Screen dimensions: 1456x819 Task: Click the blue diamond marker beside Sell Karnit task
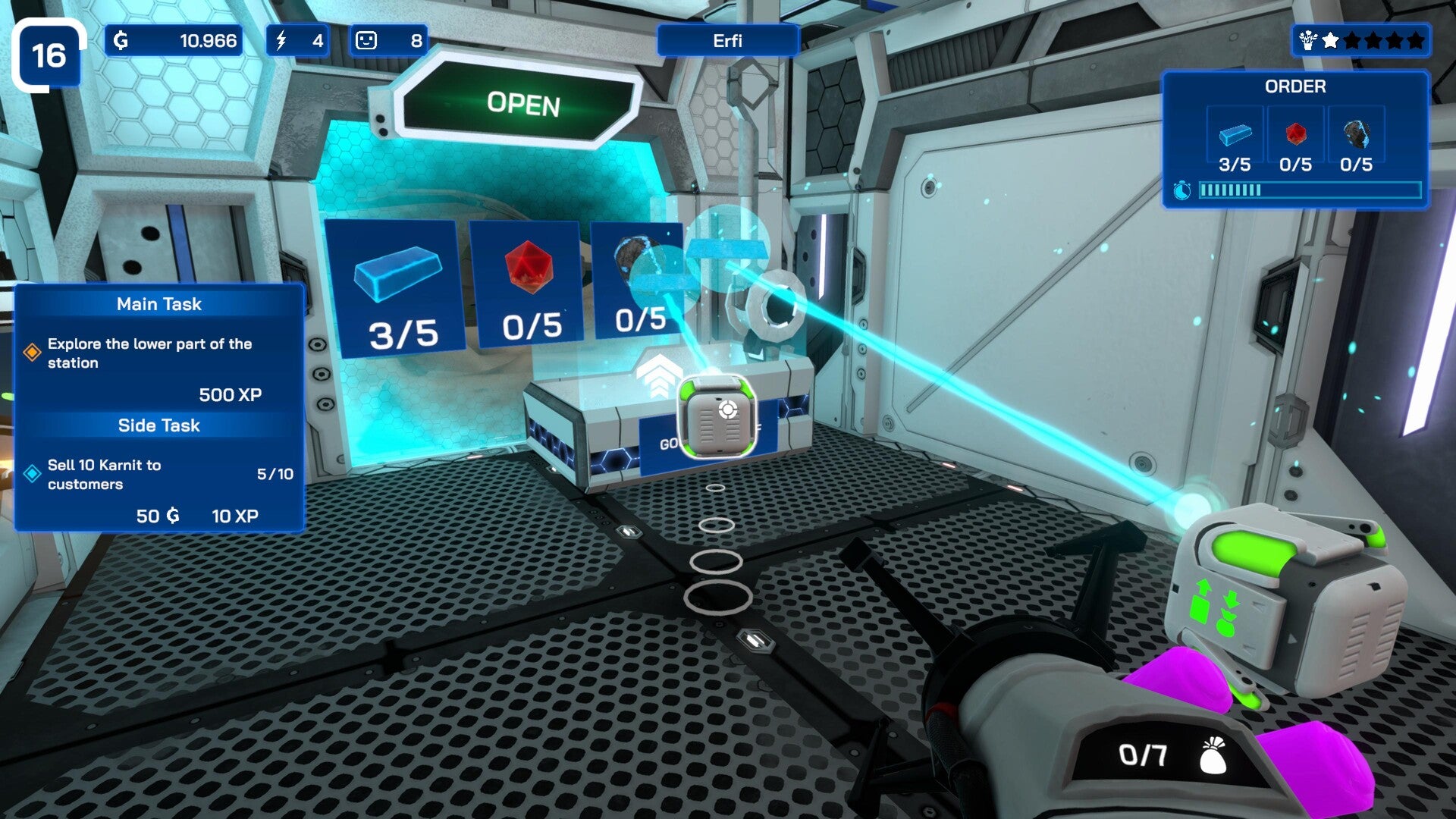pos(33,472)
